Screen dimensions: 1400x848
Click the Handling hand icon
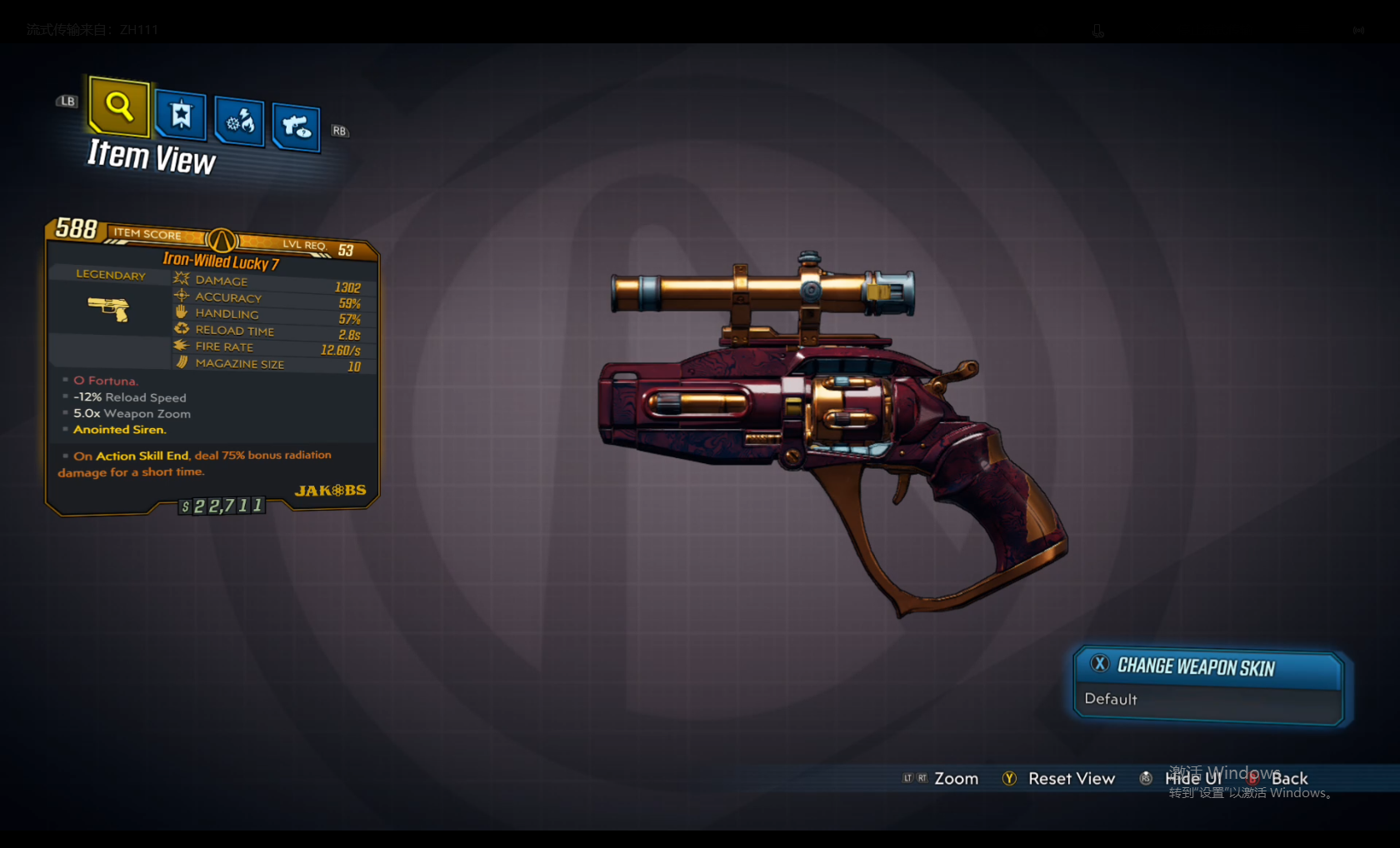182,311
